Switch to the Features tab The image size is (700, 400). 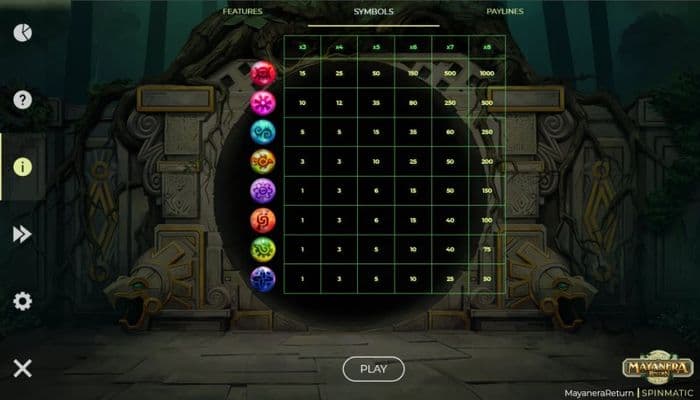(242, 11)
